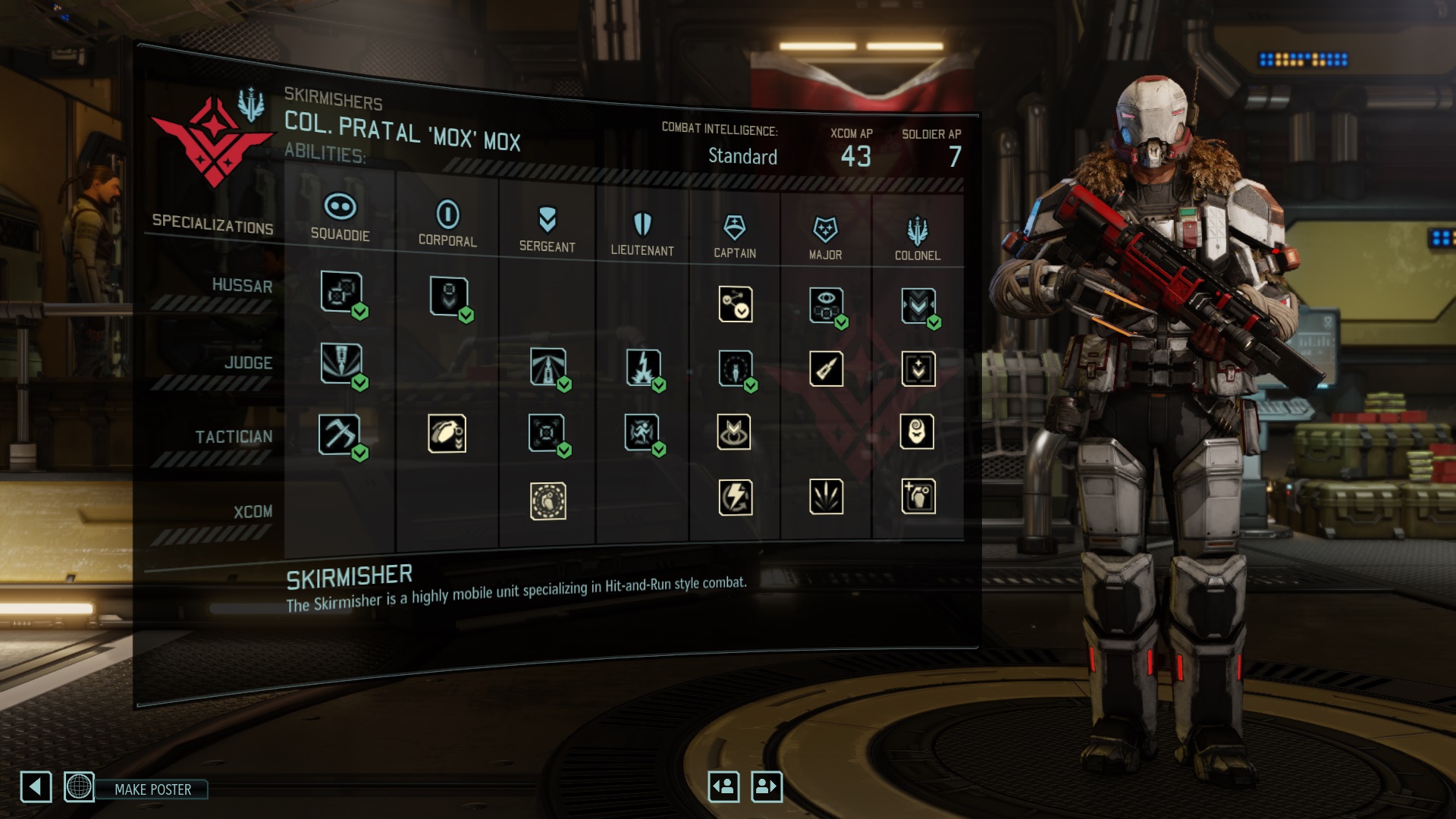Select the star-and-chevron Judge ability at Colonel
This screenshot has height=819, width=1456.
coord(918,369)
